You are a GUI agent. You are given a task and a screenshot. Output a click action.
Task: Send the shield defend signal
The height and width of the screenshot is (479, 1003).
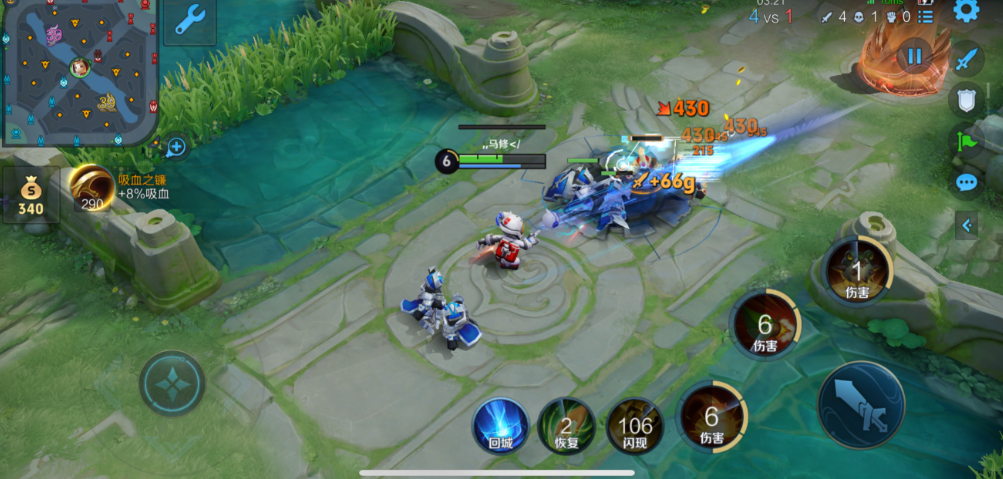click(x=965, y=100)
